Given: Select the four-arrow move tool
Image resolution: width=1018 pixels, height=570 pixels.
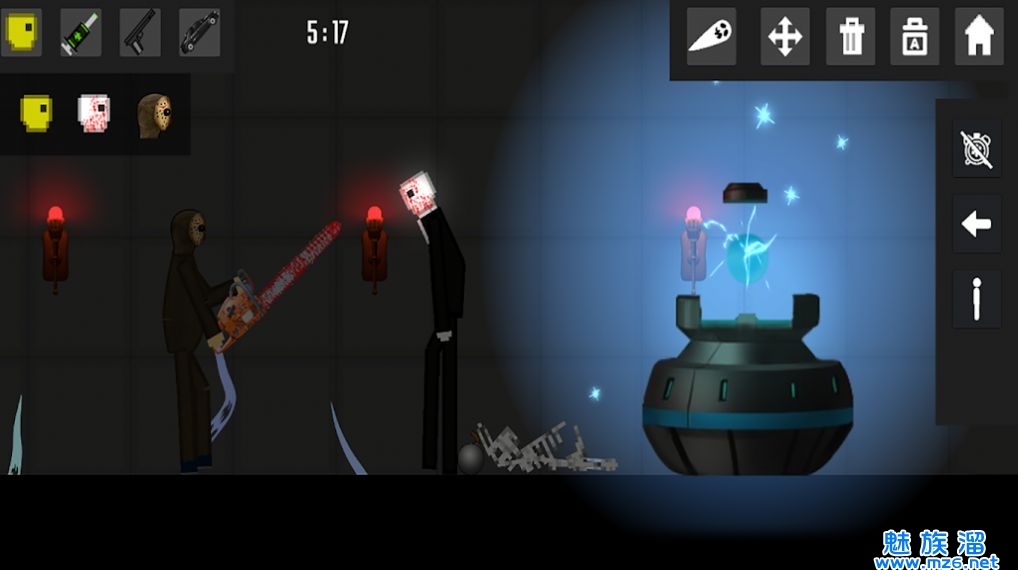Looking at the screenshot, I should [x=785, y=37].
